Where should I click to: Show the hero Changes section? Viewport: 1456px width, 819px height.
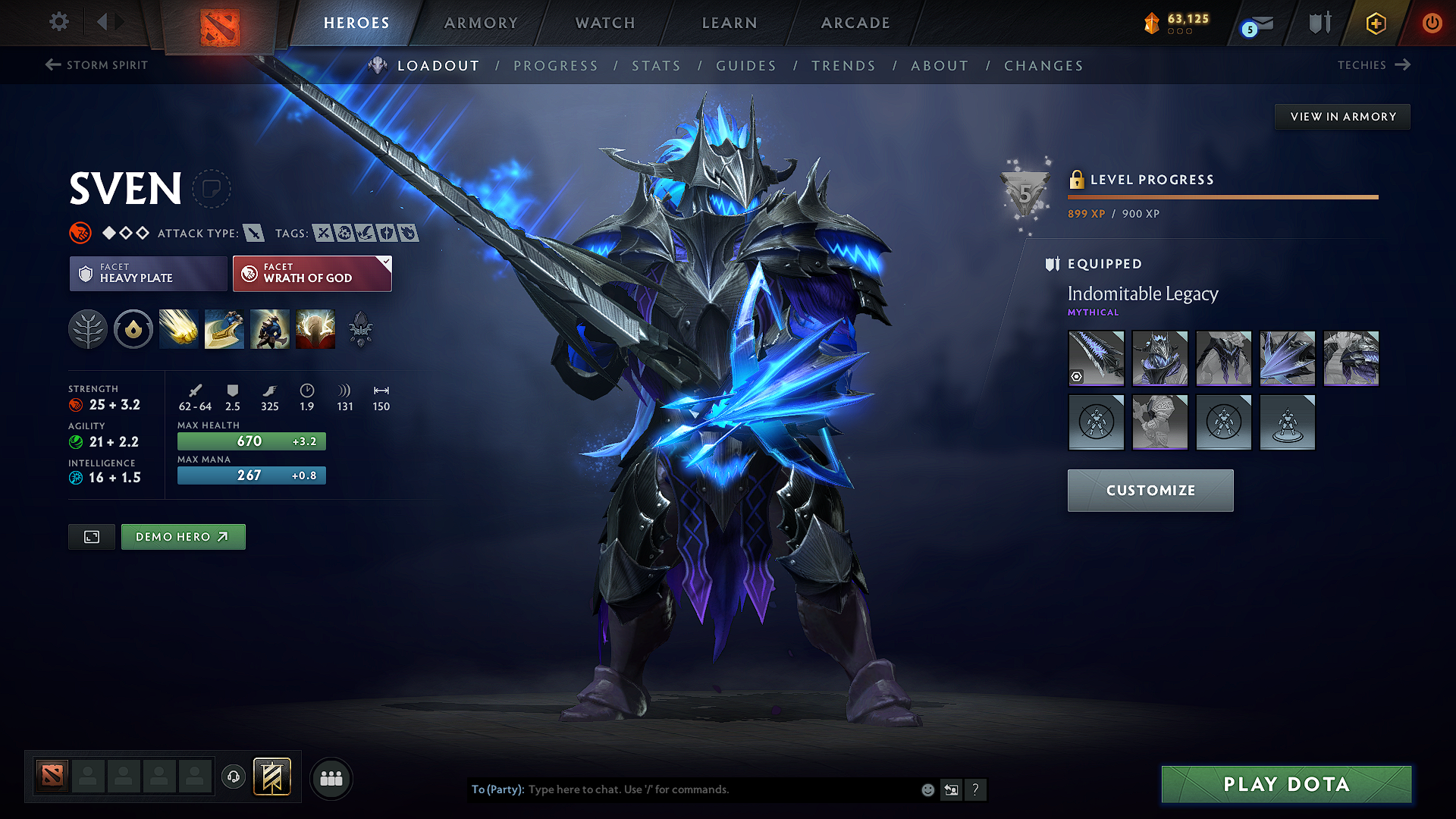pyautogui.click(x=1043, y=66)
